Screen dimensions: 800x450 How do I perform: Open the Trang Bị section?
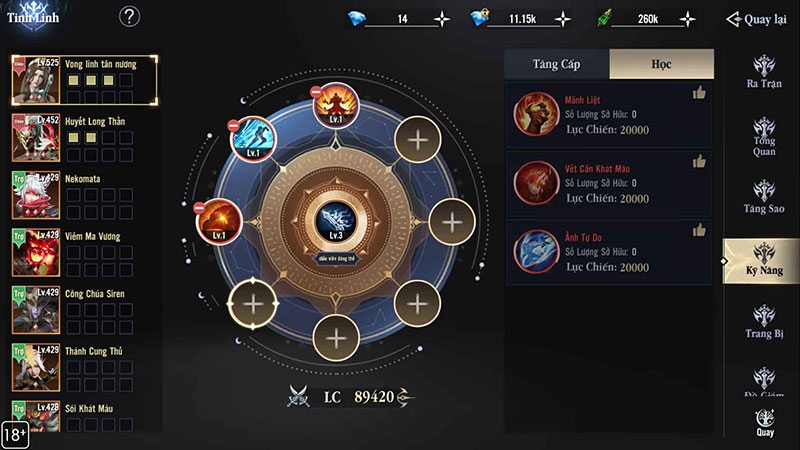(x=764, y=321)
